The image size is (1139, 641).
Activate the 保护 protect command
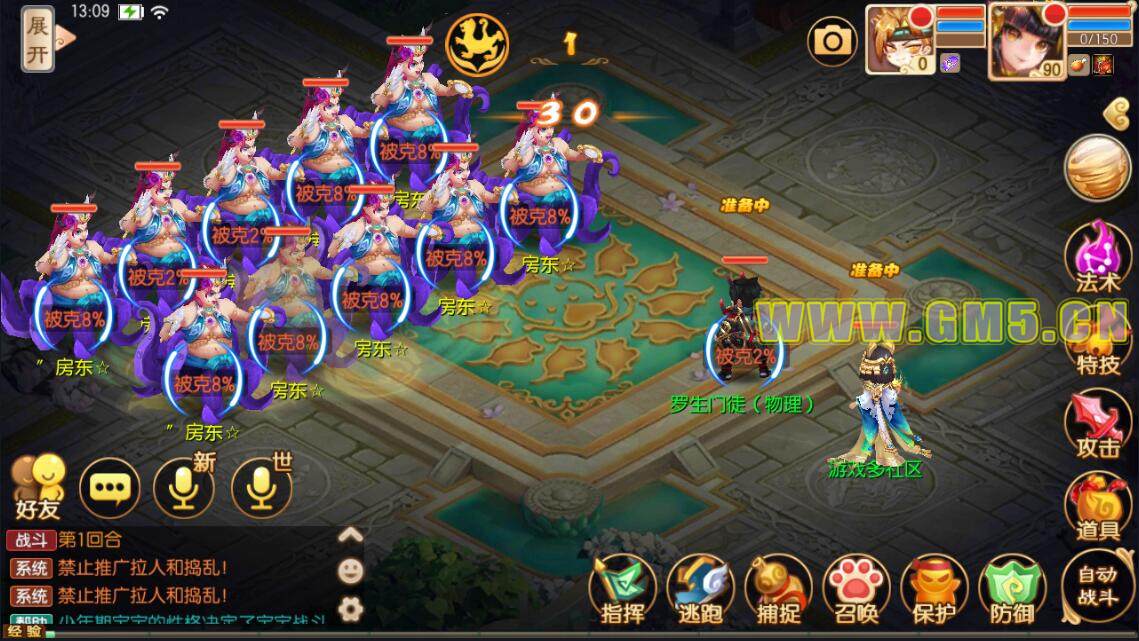[x=934, y=590]
